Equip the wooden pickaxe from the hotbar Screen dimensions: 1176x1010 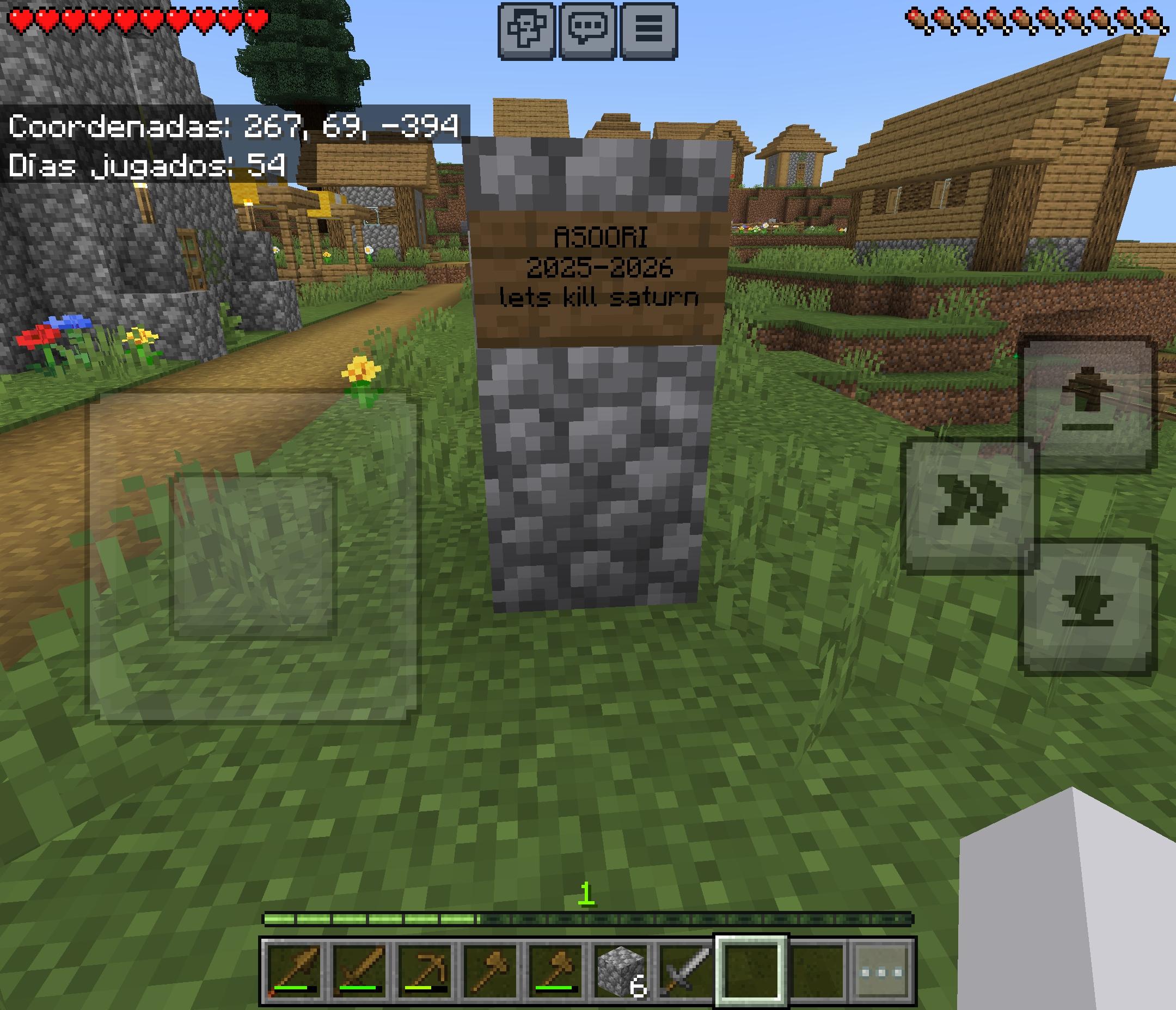pyautogui.click(x=425, y=972)
